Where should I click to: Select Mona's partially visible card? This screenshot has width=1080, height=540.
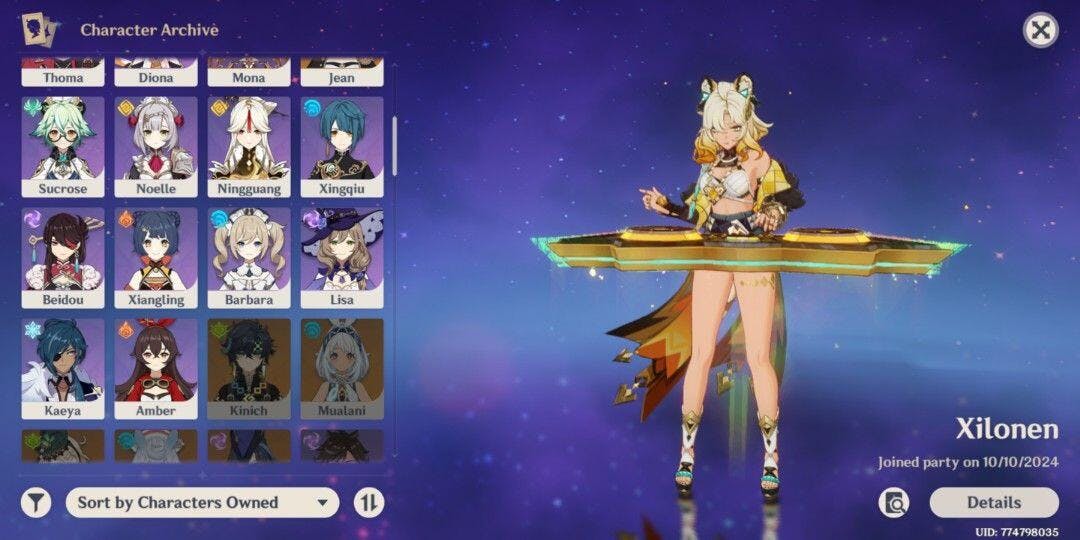tap(249, 73)
